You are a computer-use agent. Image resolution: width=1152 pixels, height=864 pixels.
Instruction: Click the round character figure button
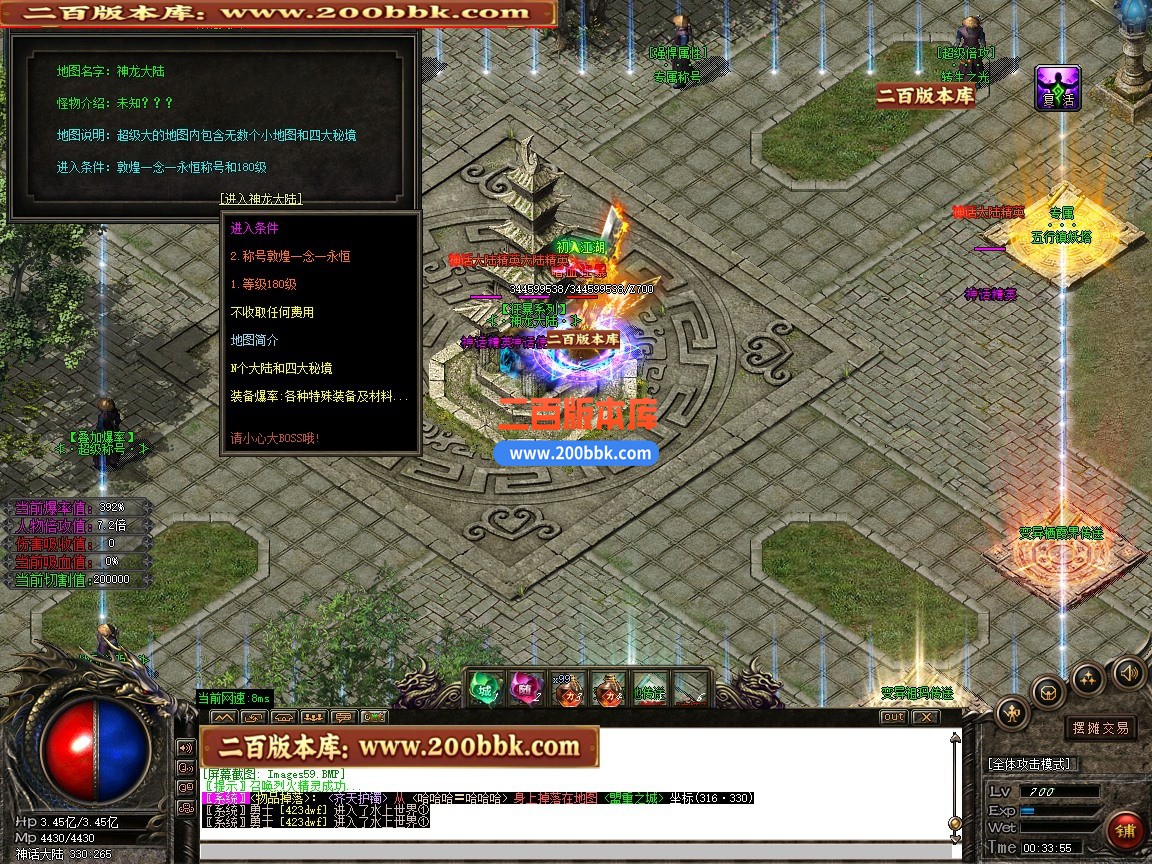(x=1012, y=713)
